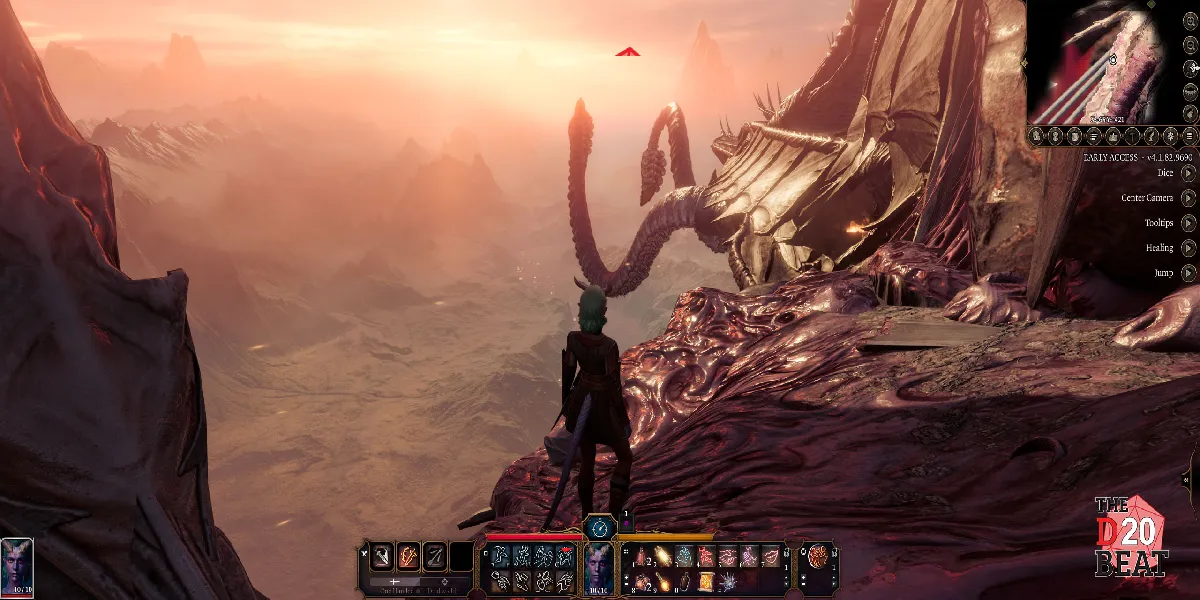Open the rightmost hamburger menu under minimap
This screenshot has width=1200, height=600.
point(1189,136)
